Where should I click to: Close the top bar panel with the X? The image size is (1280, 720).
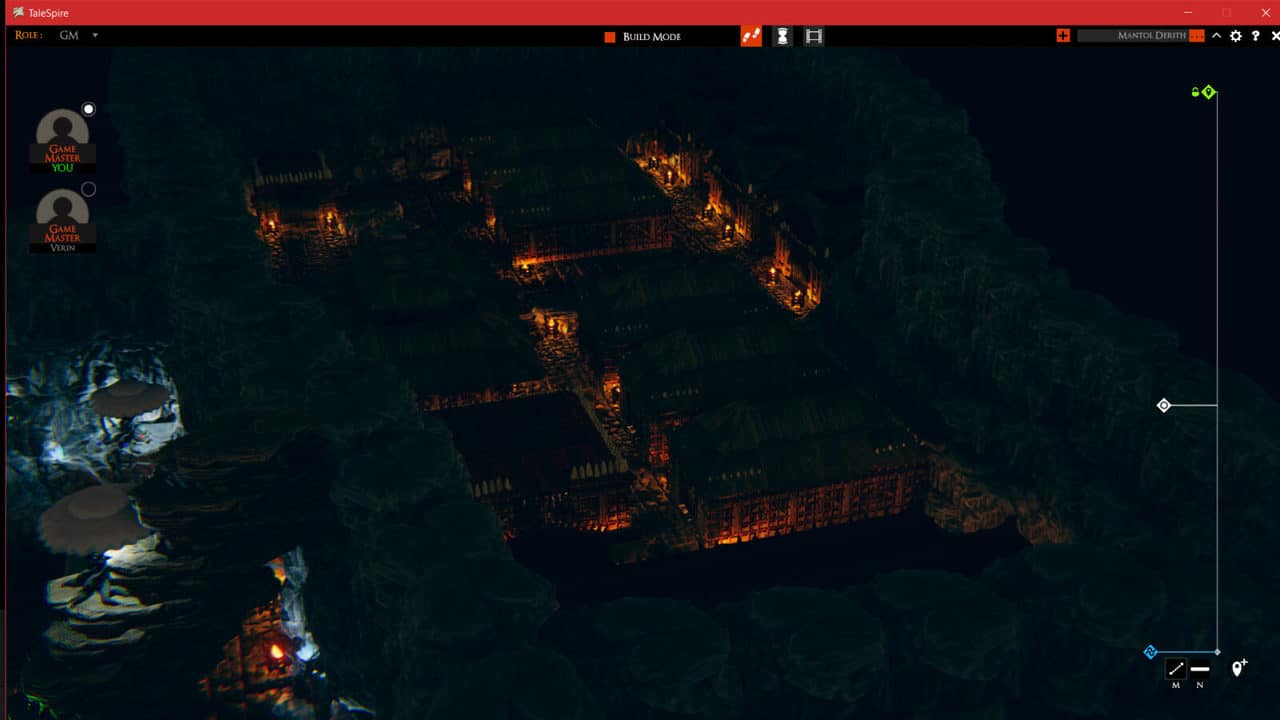tap(1275, 36)
